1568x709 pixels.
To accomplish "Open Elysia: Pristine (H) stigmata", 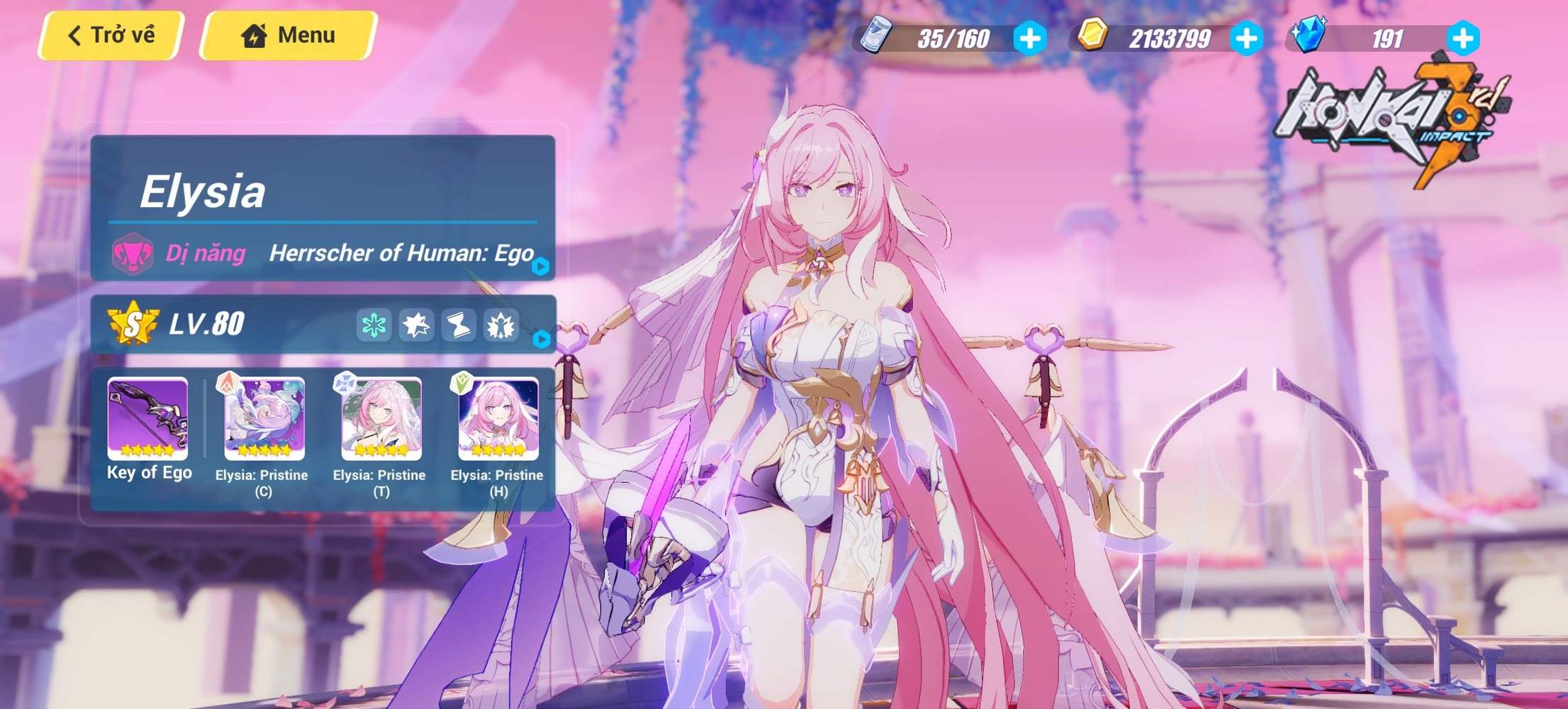I will (496, 422).
